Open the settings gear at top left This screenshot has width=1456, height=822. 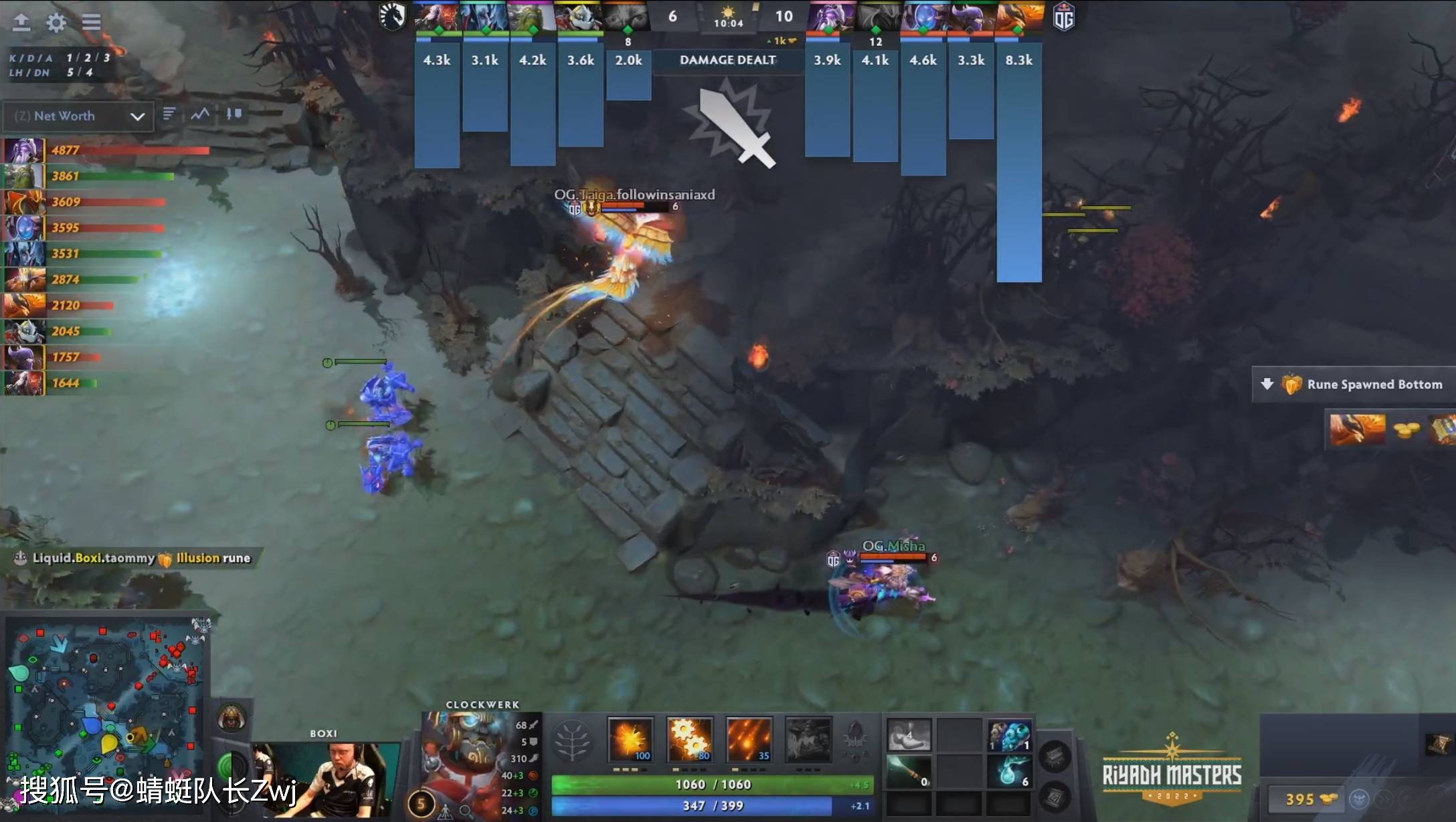click(57, 22)
